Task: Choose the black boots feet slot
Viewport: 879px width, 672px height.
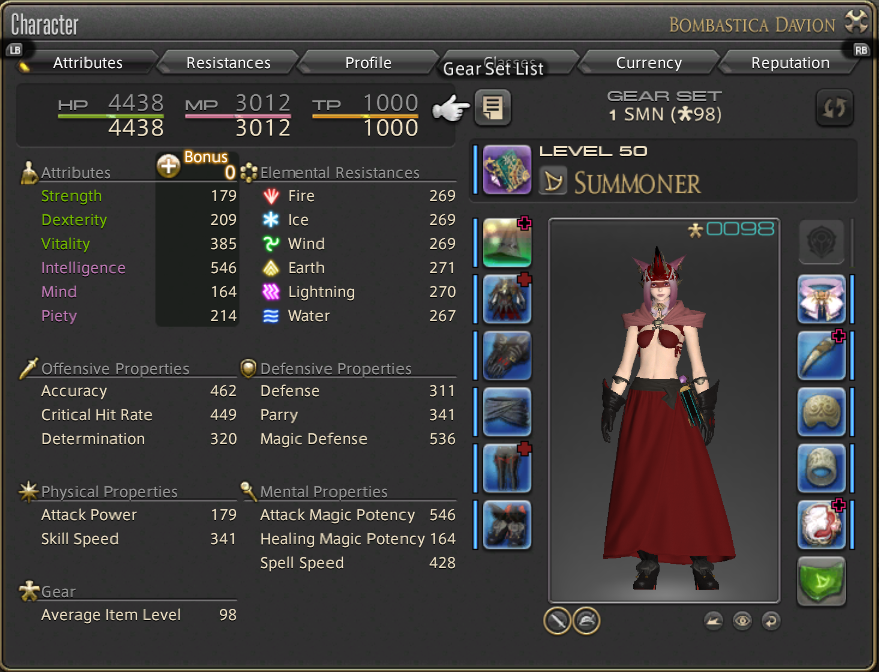Action: point(507,525)
